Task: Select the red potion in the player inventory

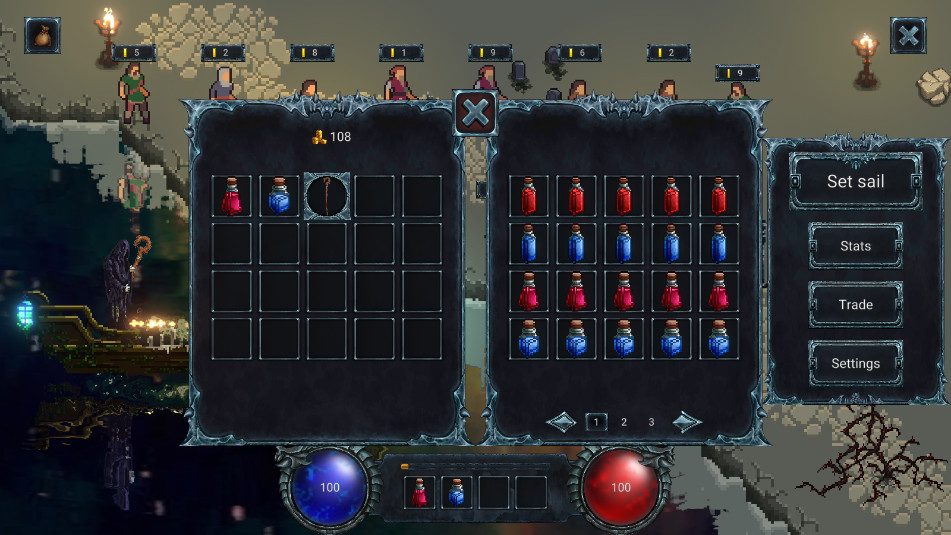Action: [x=232, y=196]
